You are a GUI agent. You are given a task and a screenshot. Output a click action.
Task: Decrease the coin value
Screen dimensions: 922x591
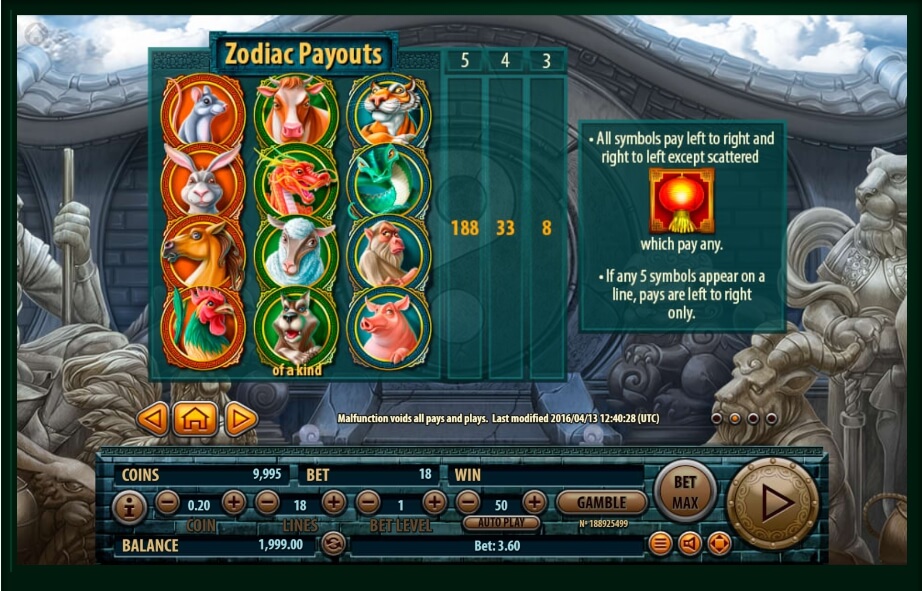coord(167,502)
